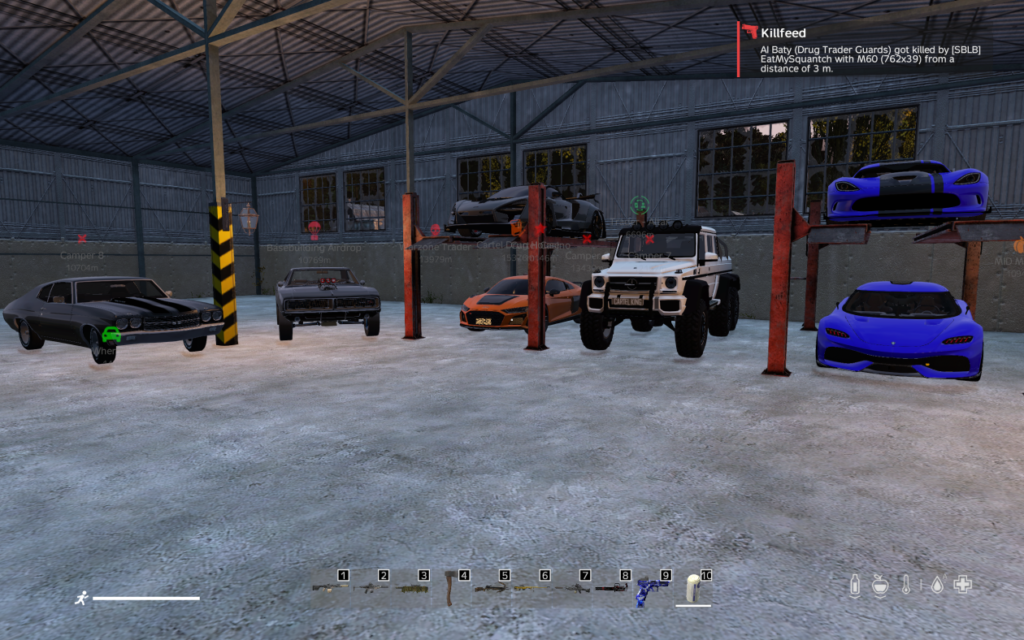The height and width of the screenshot is (640, 1024).
Task: Use the white item in slot 10
Action: 692,589
